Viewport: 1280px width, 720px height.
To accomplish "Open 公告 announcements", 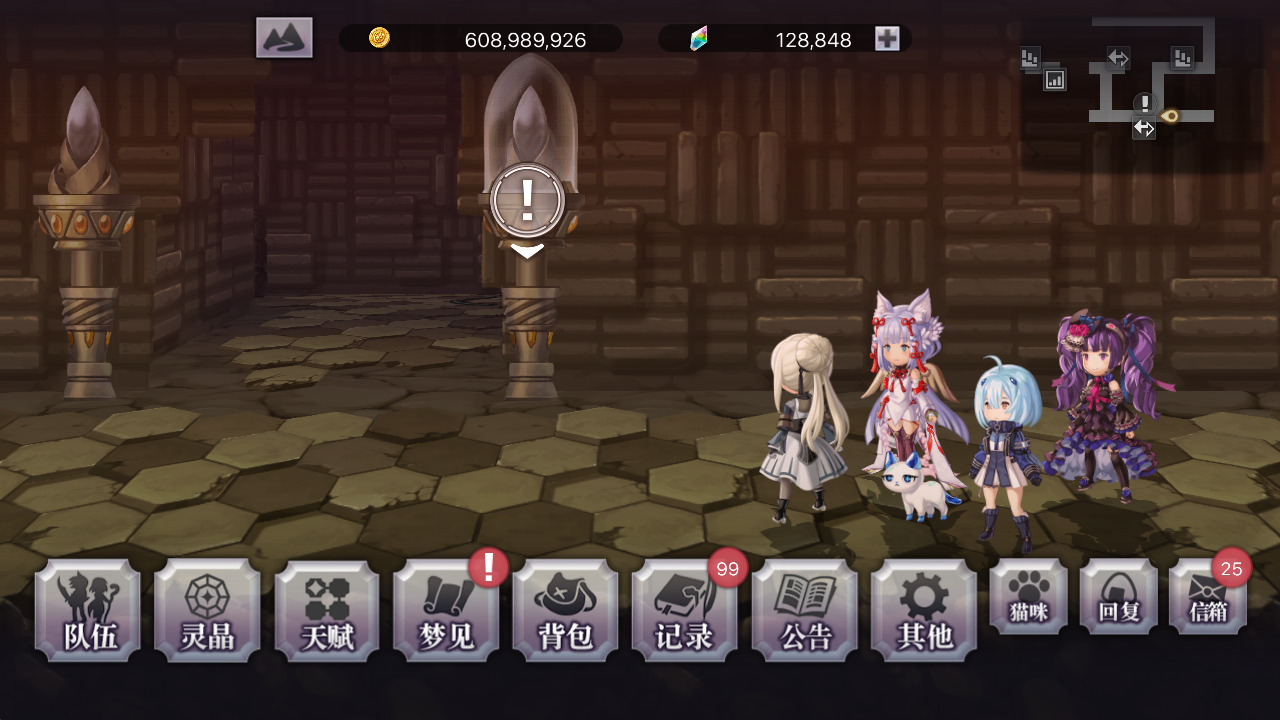I will [x=805, y=610].
